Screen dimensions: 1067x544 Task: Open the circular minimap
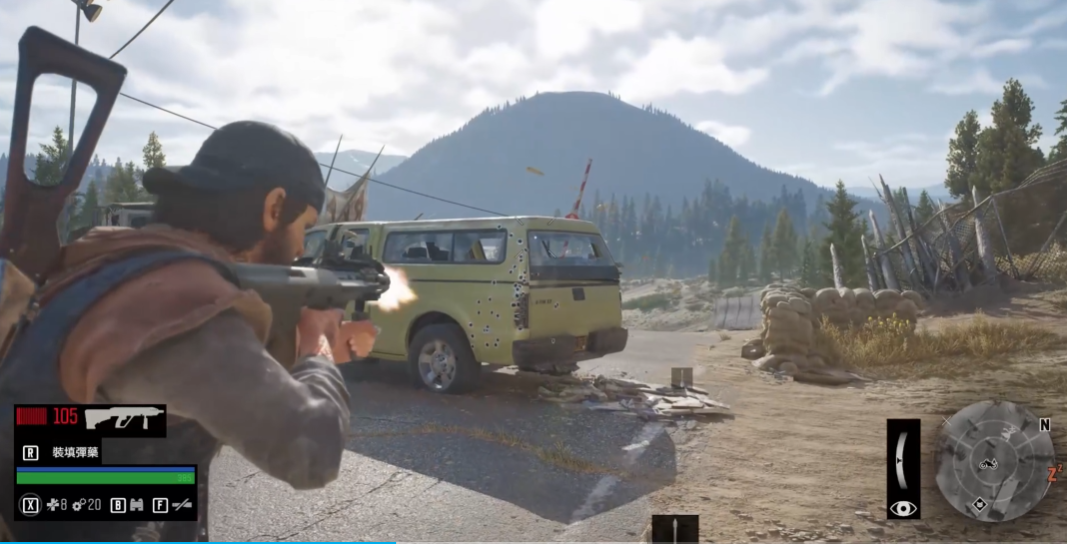994,461
